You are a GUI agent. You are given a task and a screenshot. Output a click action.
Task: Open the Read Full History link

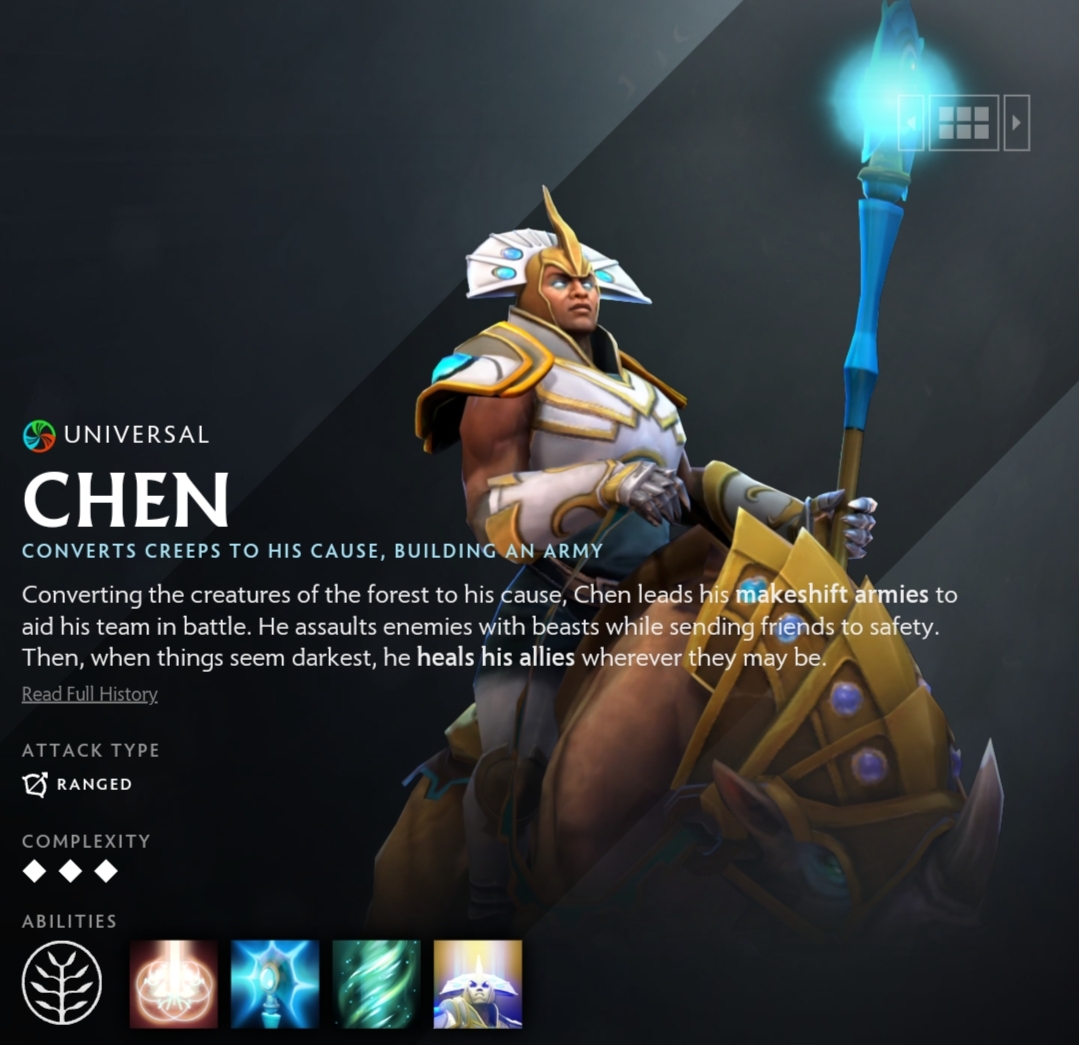[x=90, y=694]
